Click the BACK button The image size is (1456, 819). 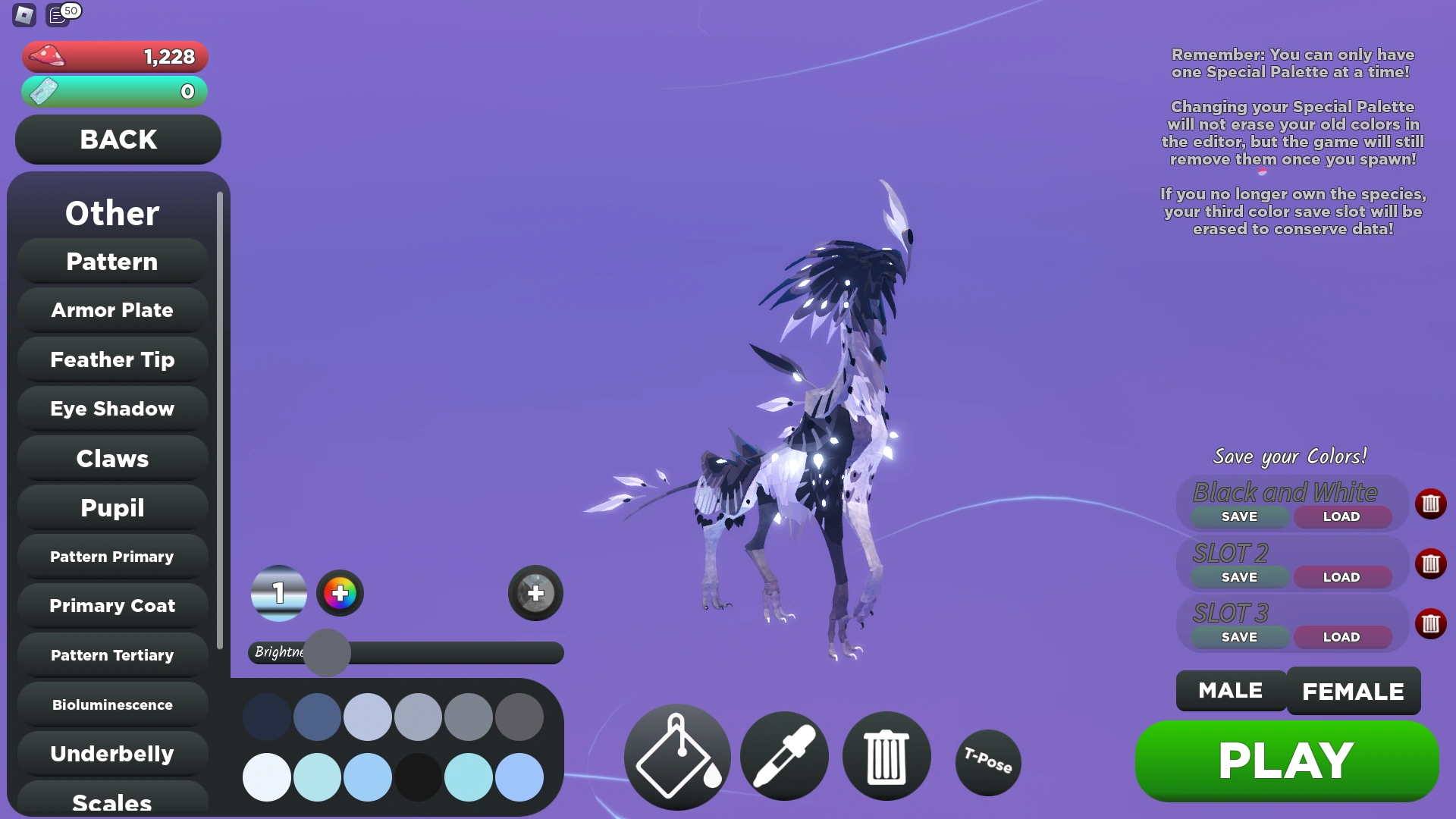tap(118, 140)
